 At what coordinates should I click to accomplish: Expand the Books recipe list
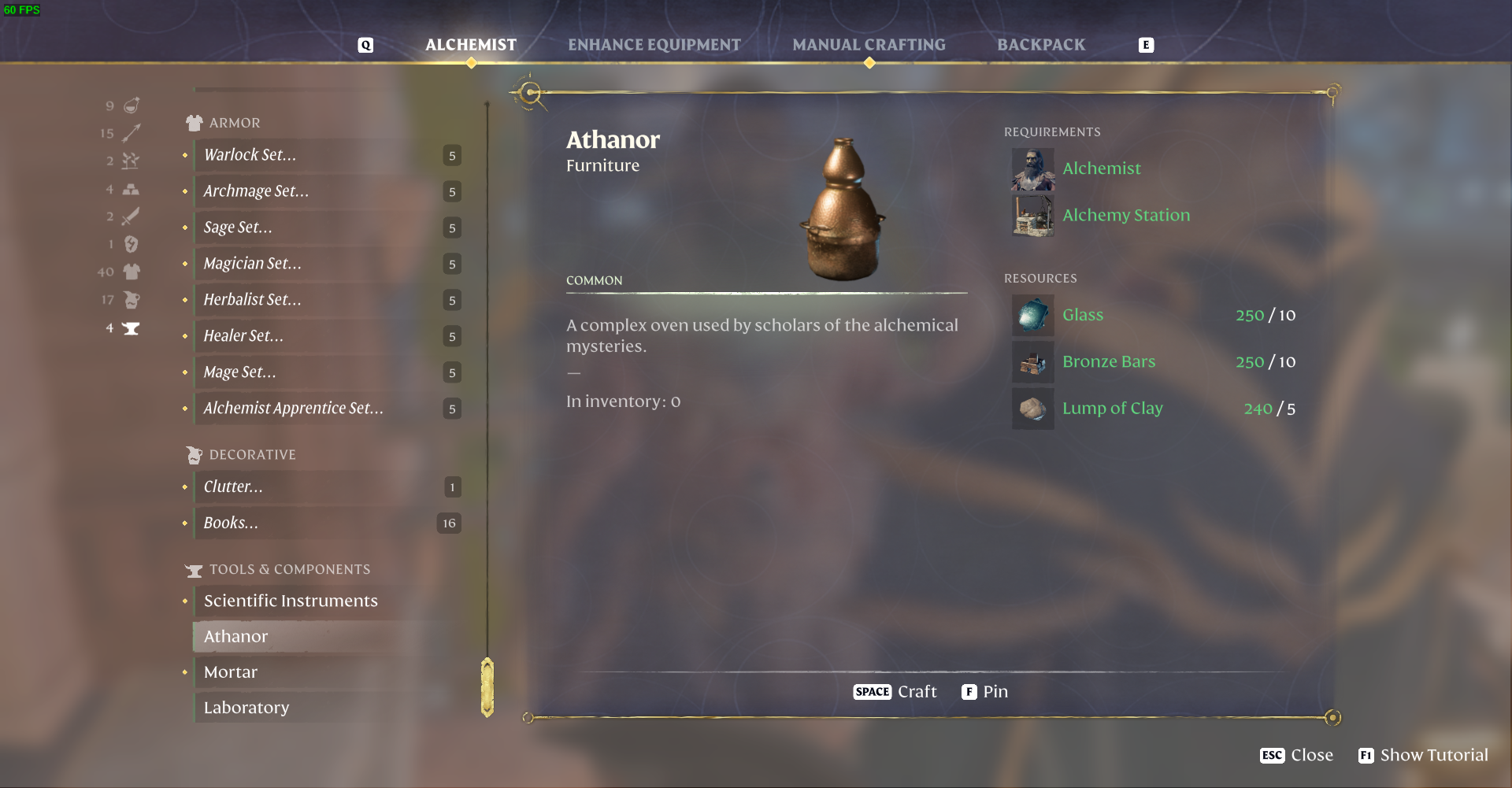point(231,523)
